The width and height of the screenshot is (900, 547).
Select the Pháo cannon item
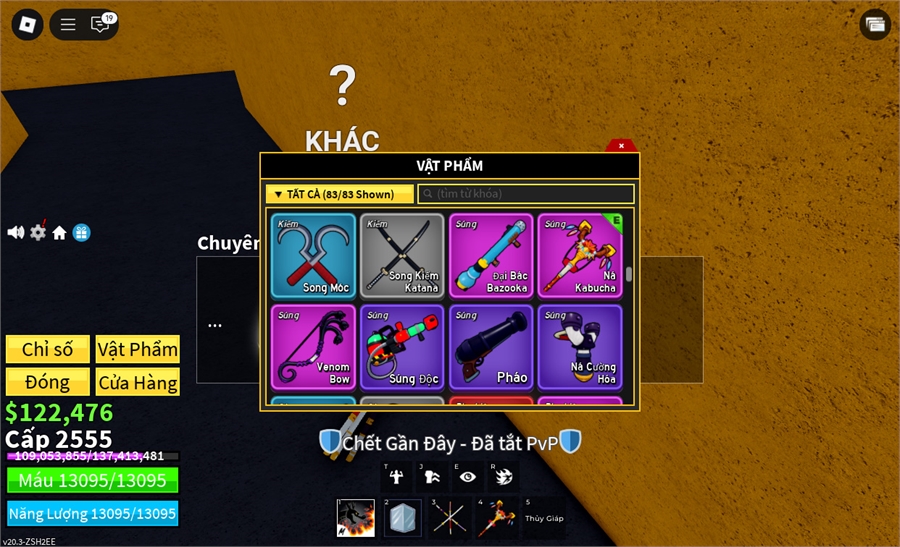pos(491,347)
